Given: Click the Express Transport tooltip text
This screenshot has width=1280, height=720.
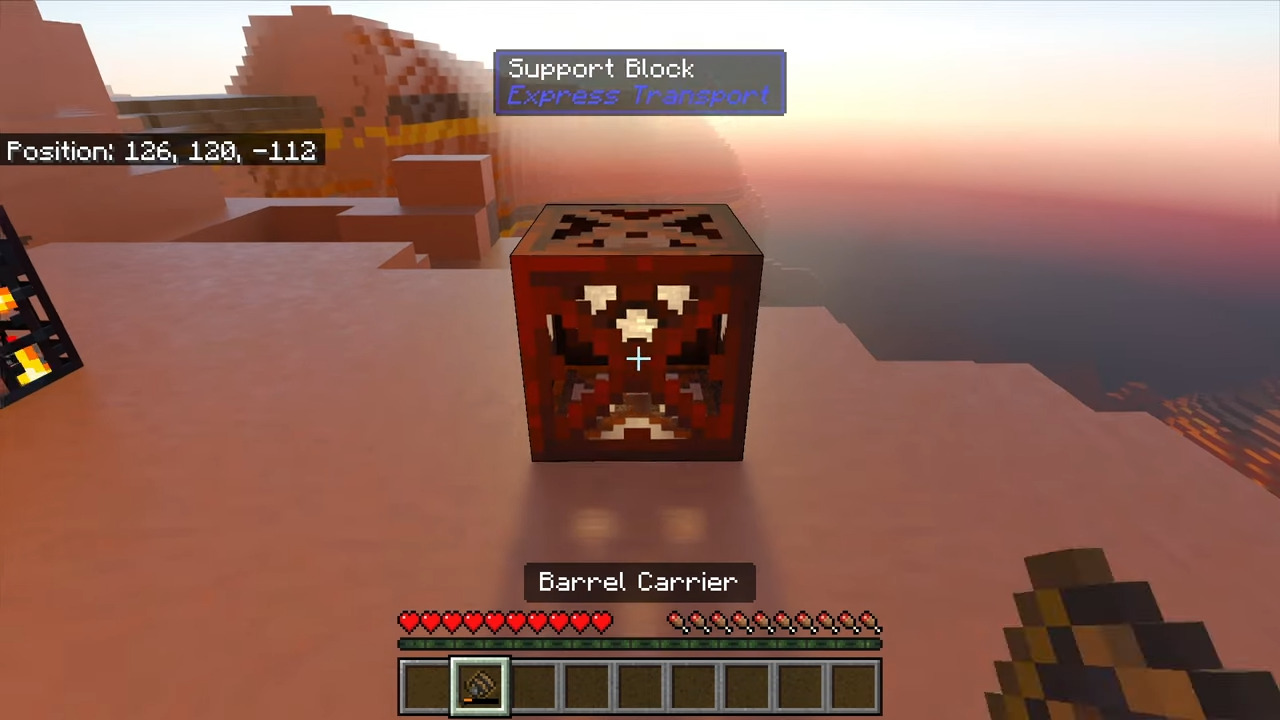Looking at the screenshot, I should click(639, 95).
